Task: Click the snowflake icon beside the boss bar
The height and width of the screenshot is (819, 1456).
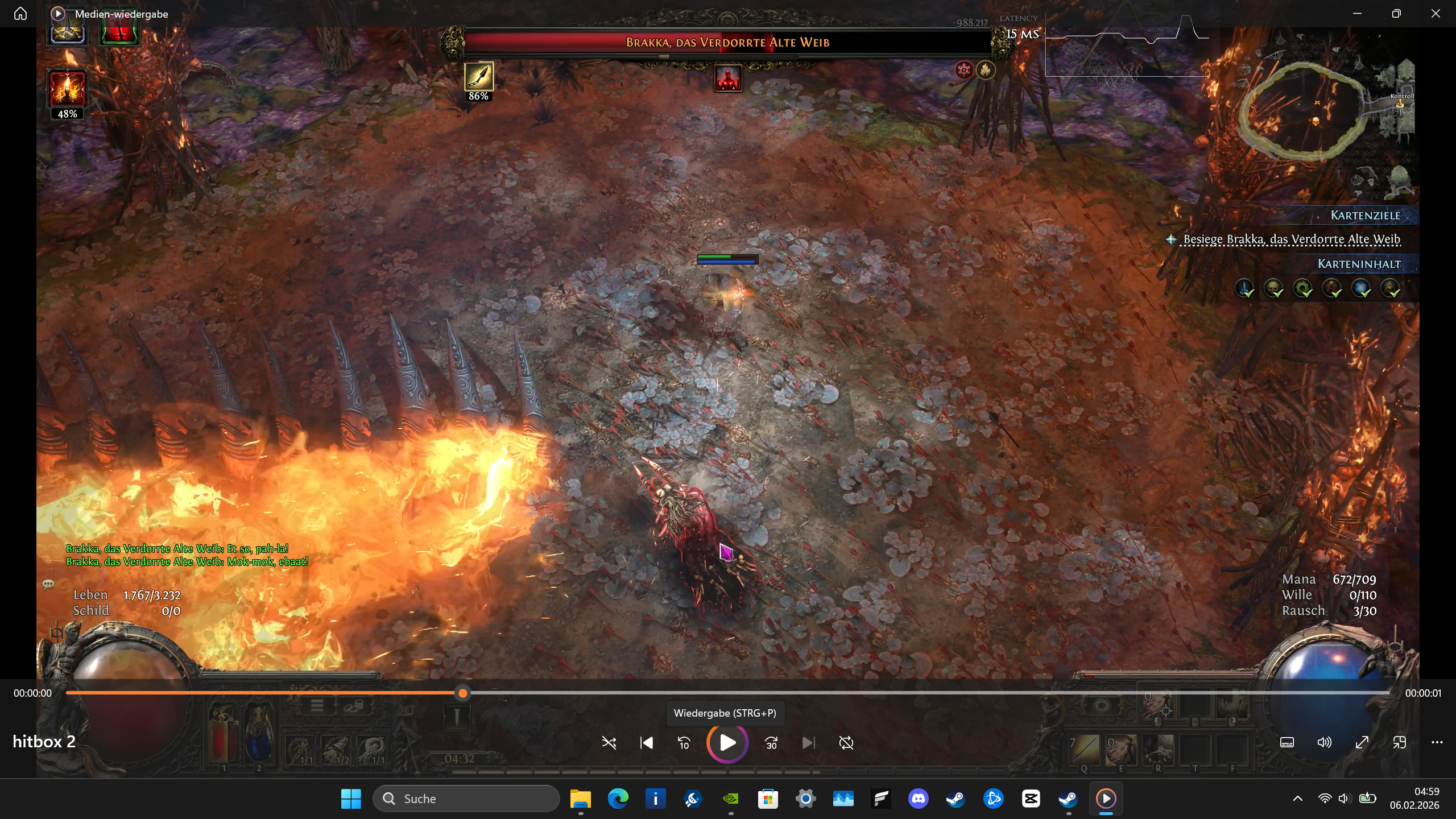Action: pyautogui.click(x=964, y=70)
